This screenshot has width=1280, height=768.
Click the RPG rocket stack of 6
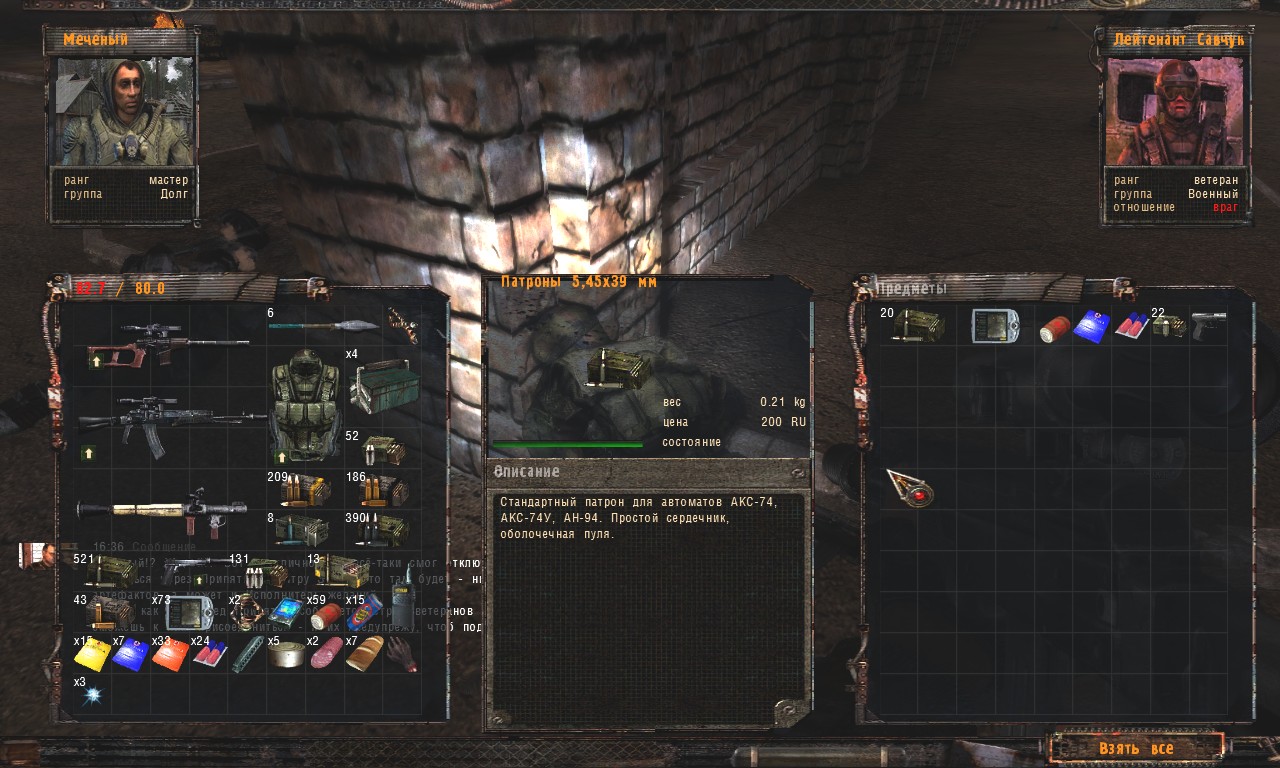pyautogui.click(x=325, y=325)
